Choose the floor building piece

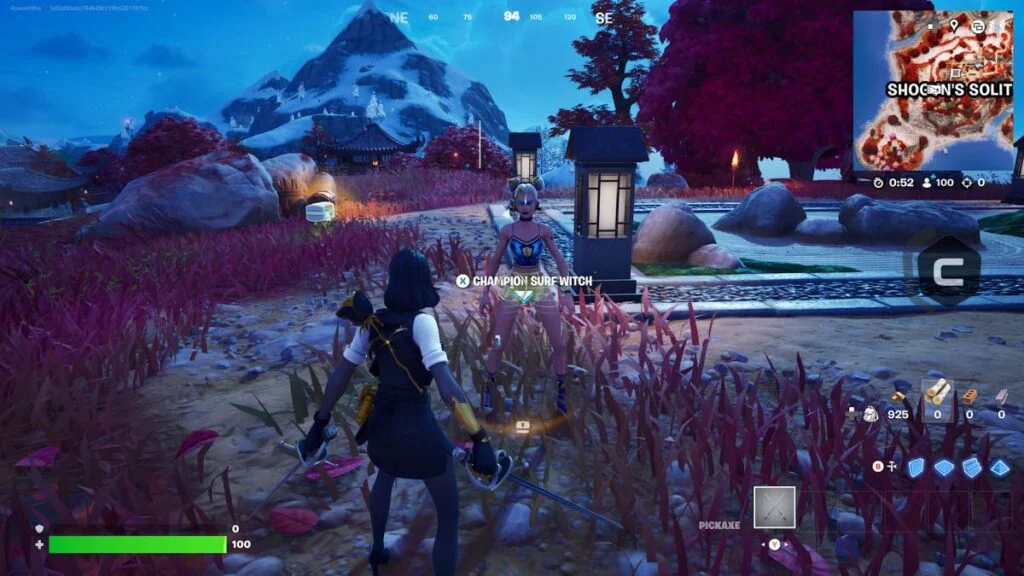(x=944, y=467)
